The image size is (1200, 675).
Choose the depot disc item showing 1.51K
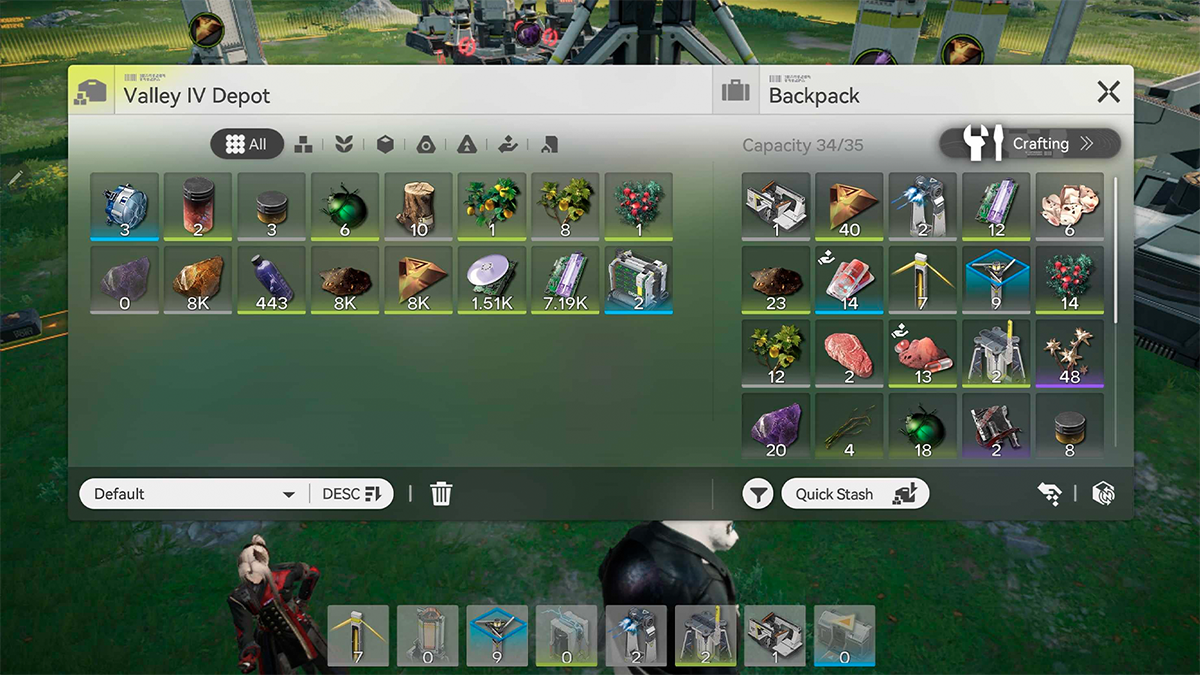(x=492, y=280)
